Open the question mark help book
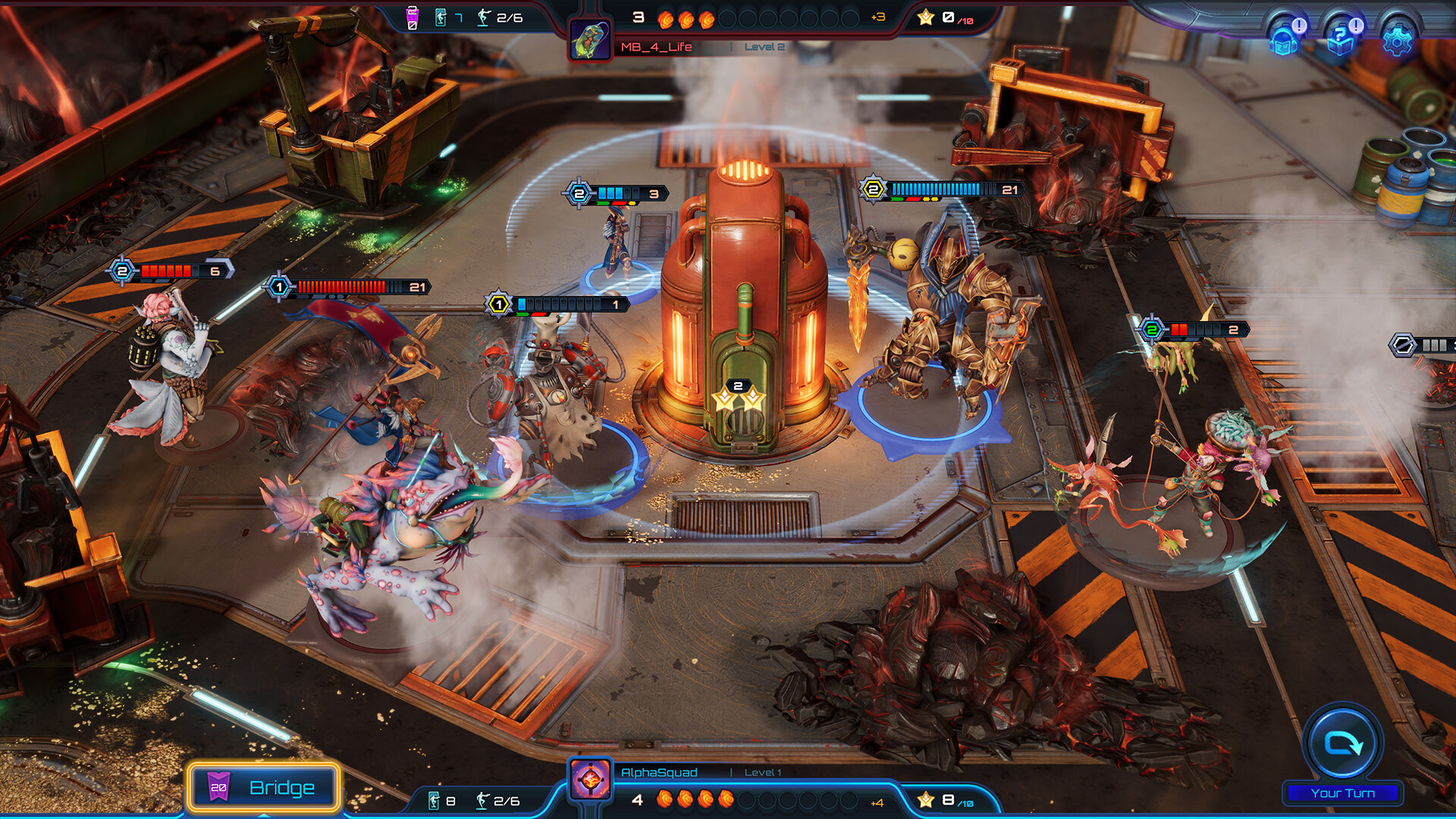 pyautogui.click(x=1341, y=39)
